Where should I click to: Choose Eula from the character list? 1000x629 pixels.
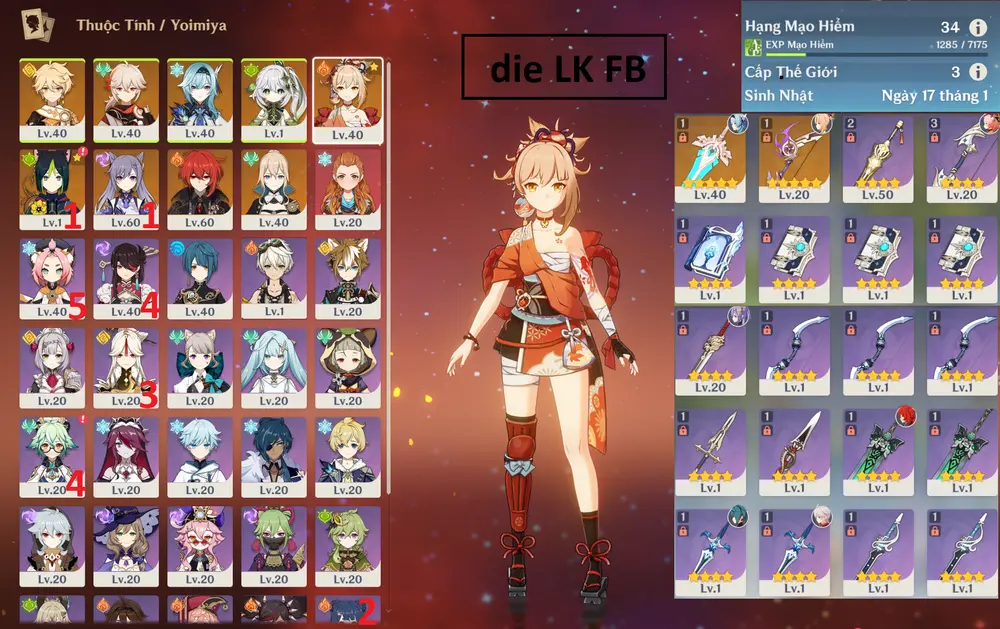(200, 98)
